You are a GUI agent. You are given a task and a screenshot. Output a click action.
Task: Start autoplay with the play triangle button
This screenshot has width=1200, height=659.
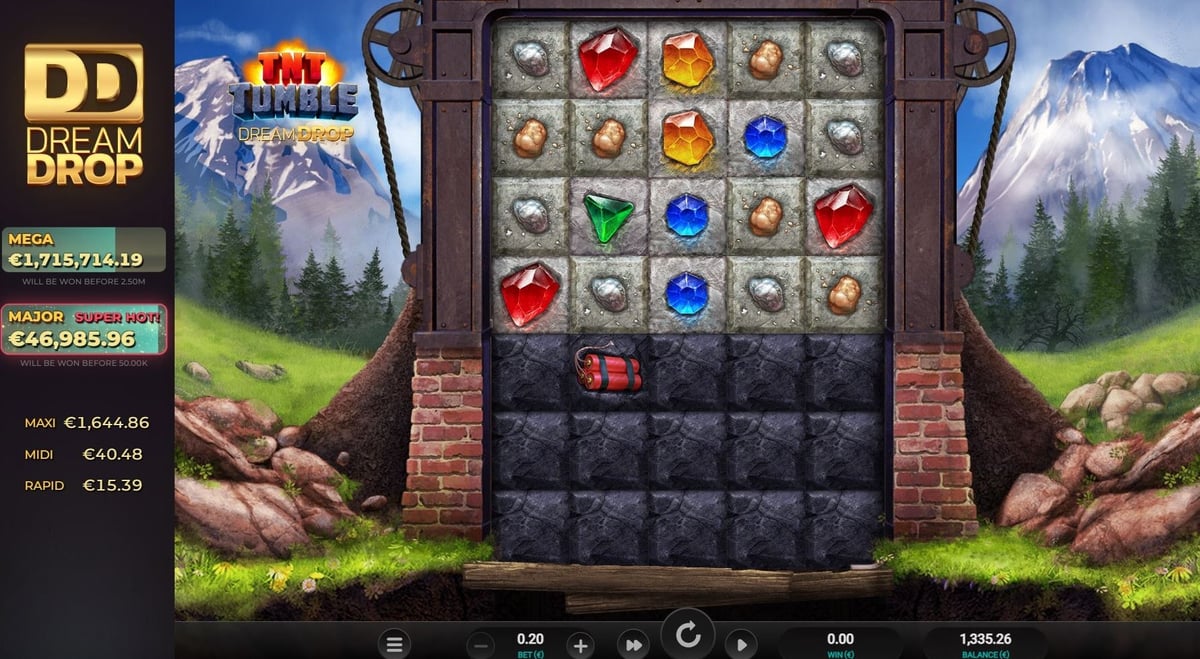click(x=740, y=645)
